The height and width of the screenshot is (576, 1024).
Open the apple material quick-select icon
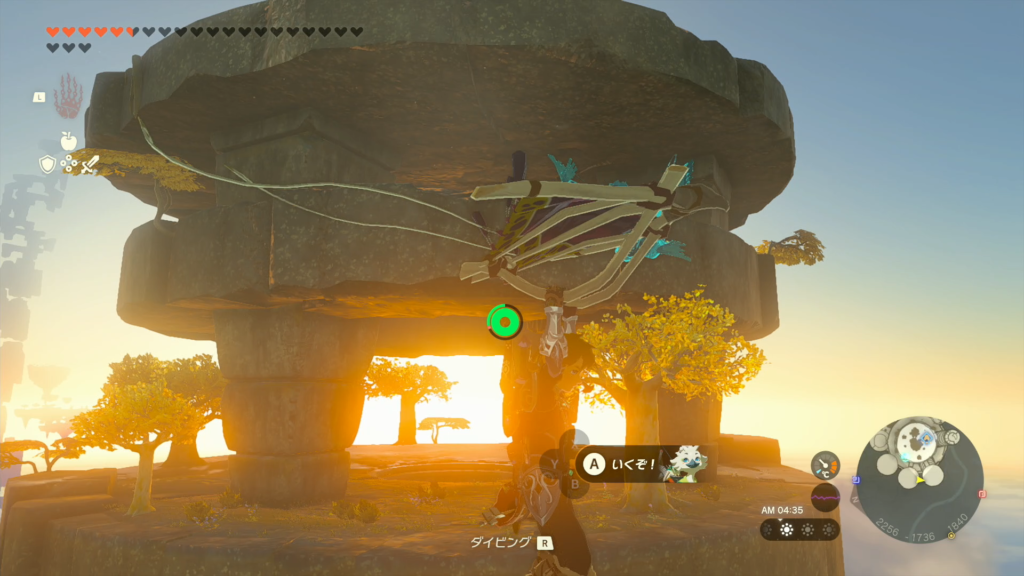coord(68,141)
